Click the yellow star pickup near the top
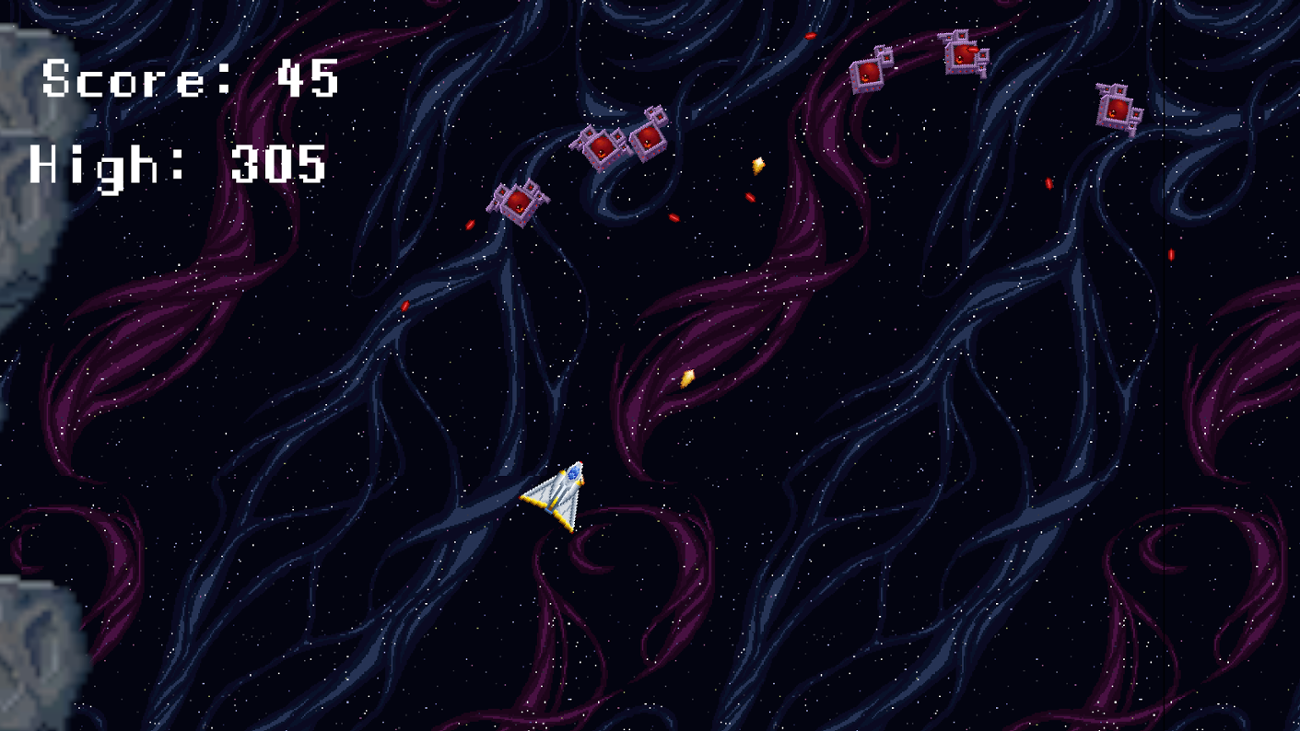1300x731 pixels. [757, 165]
